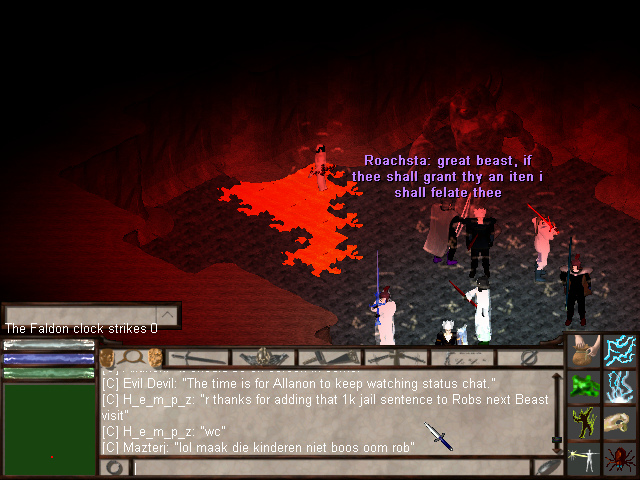Click the chat text input field
Screen dimensions: 640x480
[330, 467]
